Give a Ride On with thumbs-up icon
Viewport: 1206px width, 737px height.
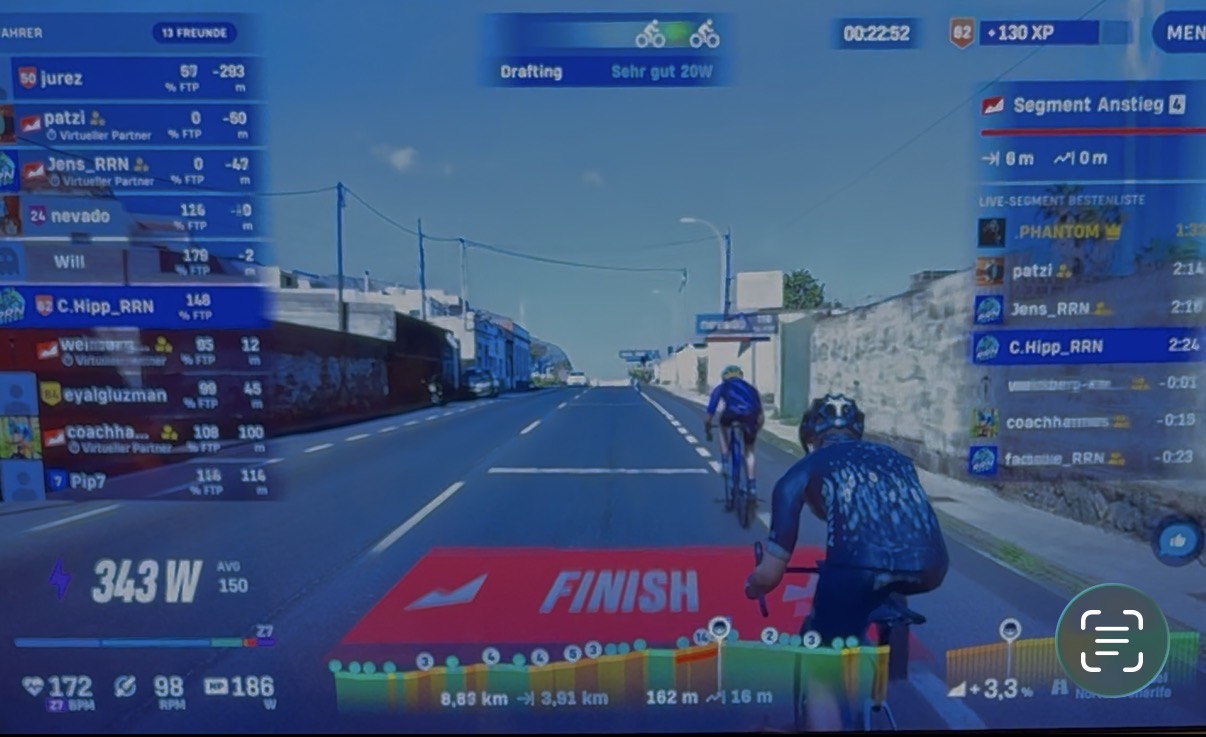[x=1176, y=541]
